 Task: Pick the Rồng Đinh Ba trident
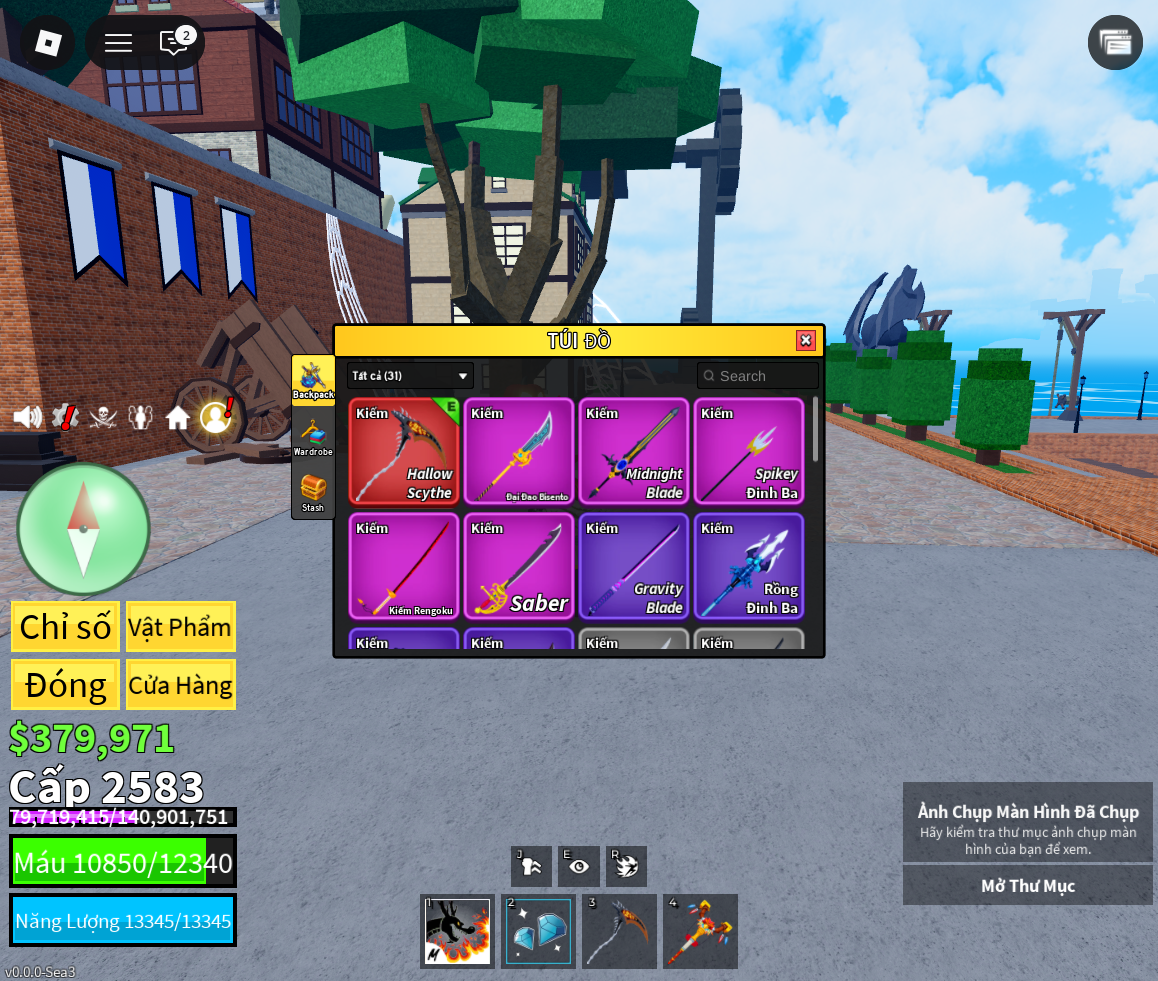pyautogui.click(x=749, y=566)
